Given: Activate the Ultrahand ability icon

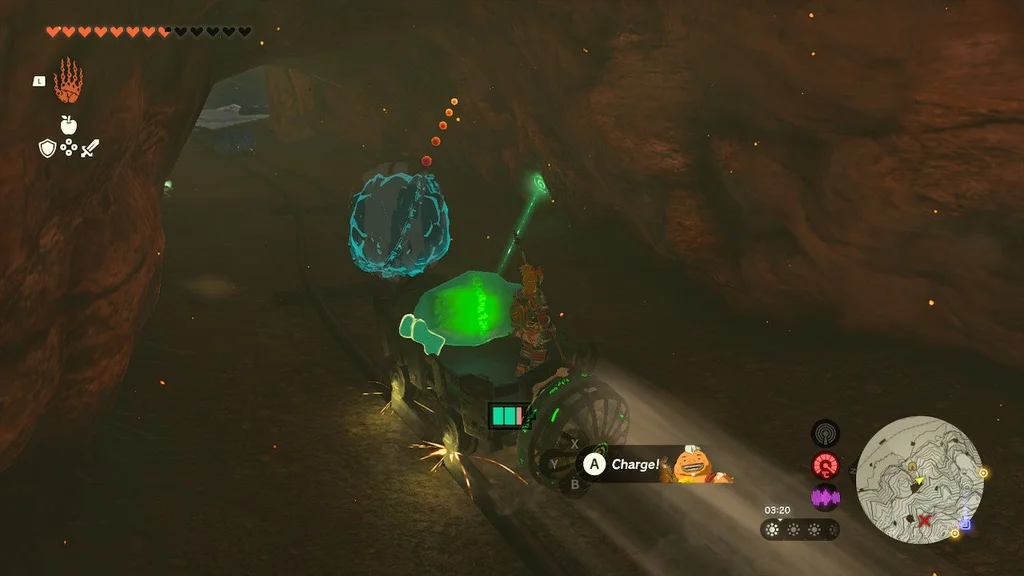Looking at the screenshot, I should (68, 81).
